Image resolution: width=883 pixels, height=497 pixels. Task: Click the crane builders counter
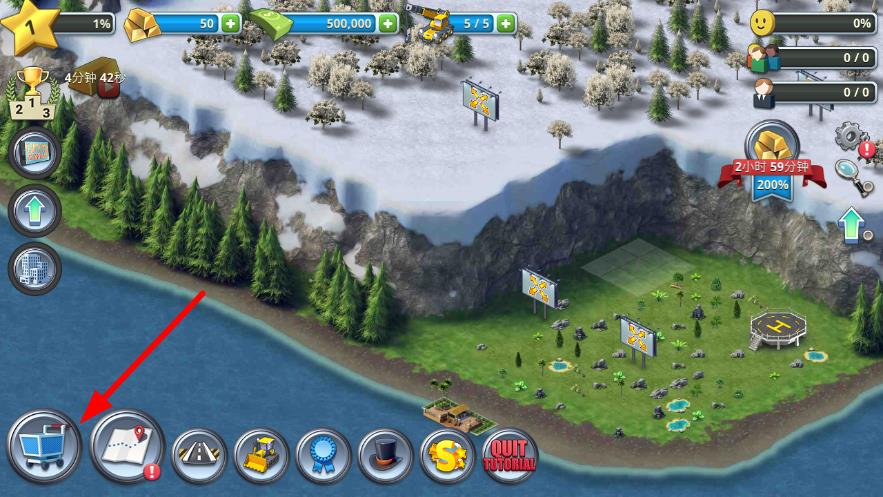click(x=460, y=22)
